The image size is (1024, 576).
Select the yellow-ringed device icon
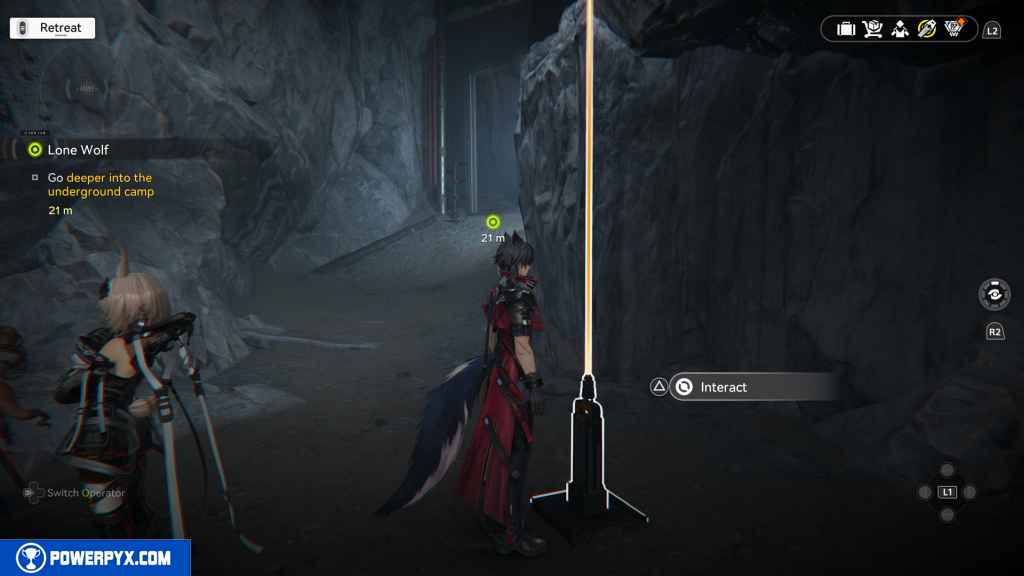point(927,29)
